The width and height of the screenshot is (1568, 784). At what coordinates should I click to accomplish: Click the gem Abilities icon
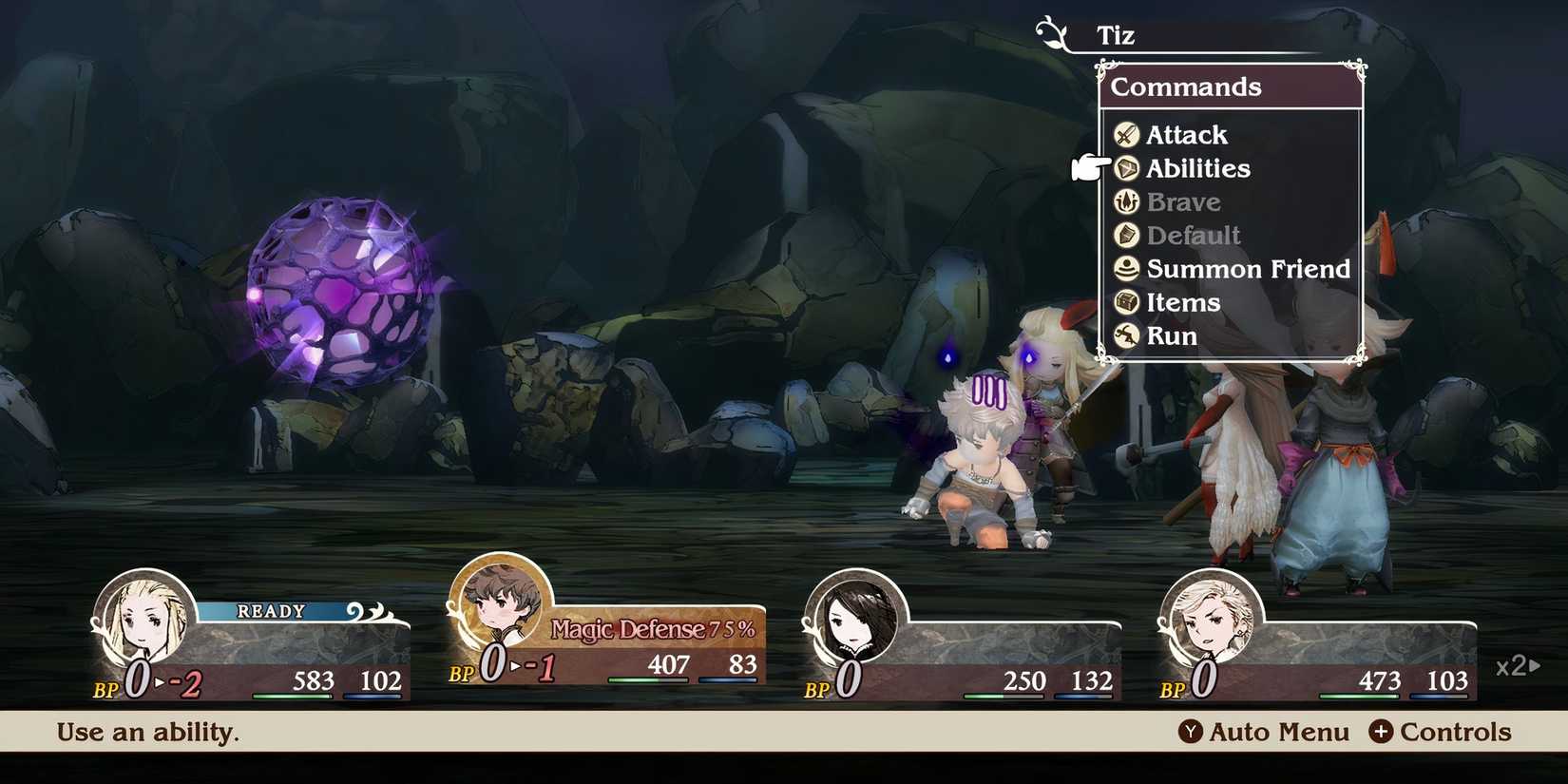coord(1126,168)
